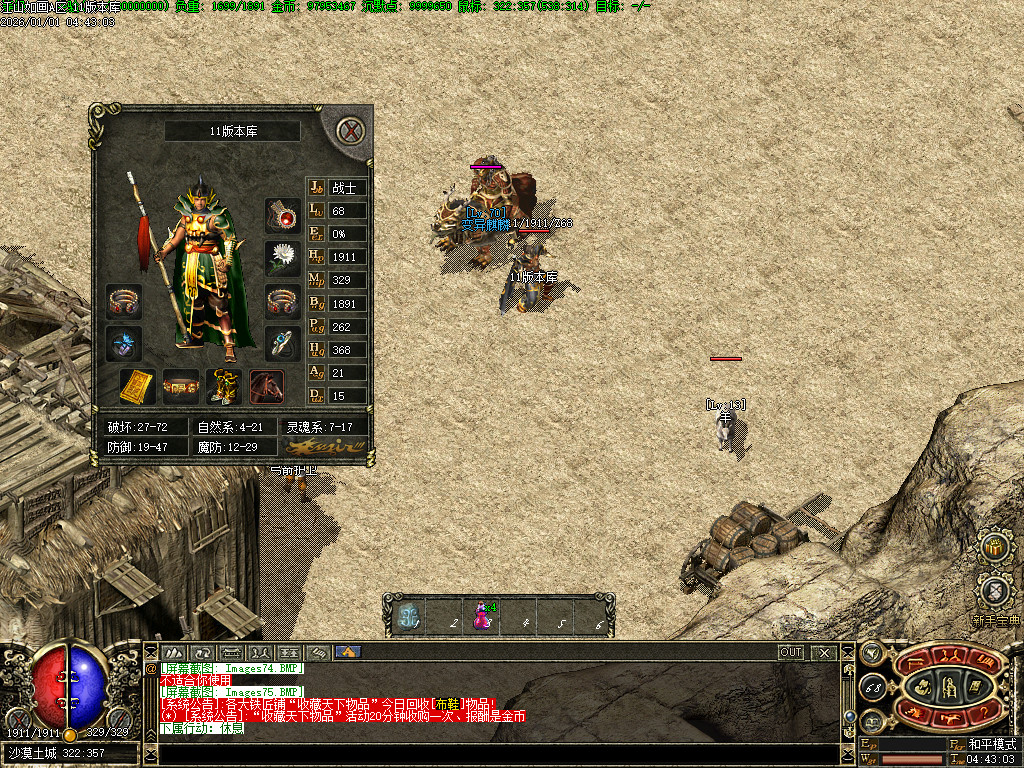Choose the golden talisman book slot
The width and height of the screenshot is (1024, 768).
click(137, 386)
